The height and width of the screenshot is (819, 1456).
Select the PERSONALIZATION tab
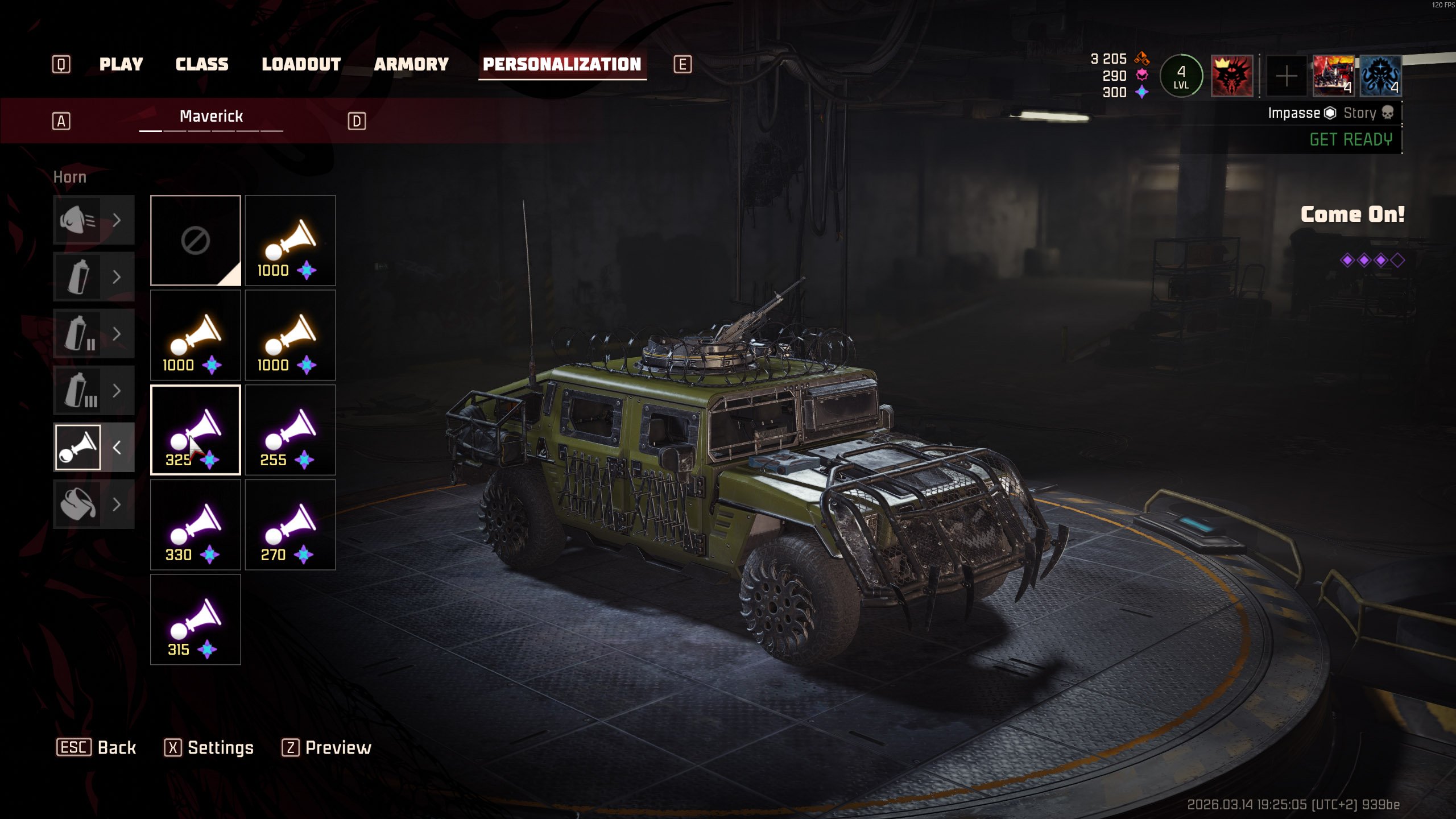(562, 64)
